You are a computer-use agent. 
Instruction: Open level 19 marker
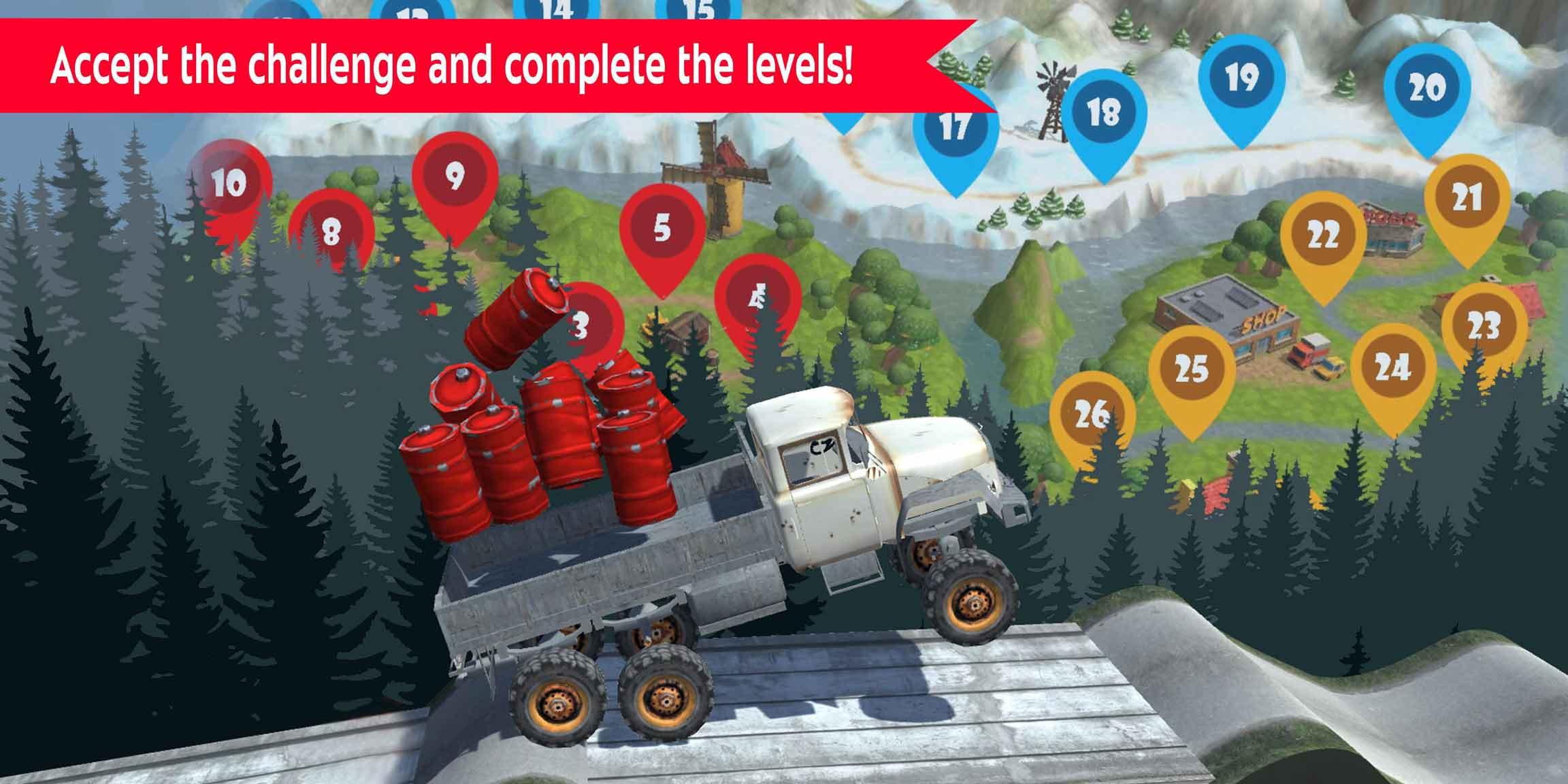pyautogui.click(x=1243, y=81)
